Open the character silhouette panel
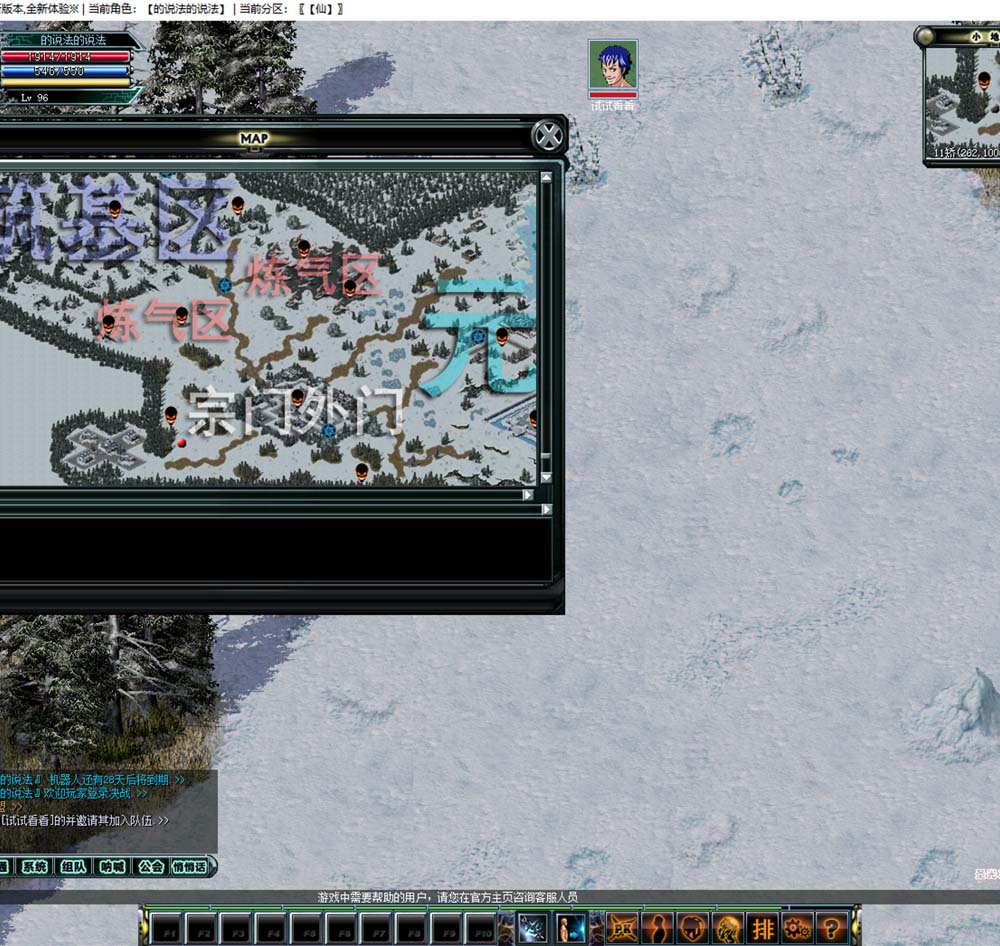 click(x=658, y=928)
